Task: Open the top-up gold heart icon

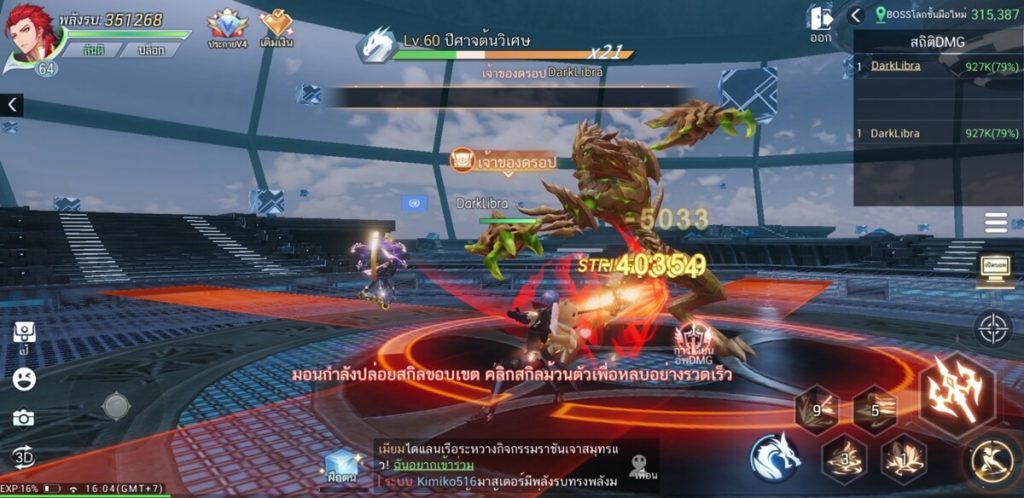Action: [276, 27]
